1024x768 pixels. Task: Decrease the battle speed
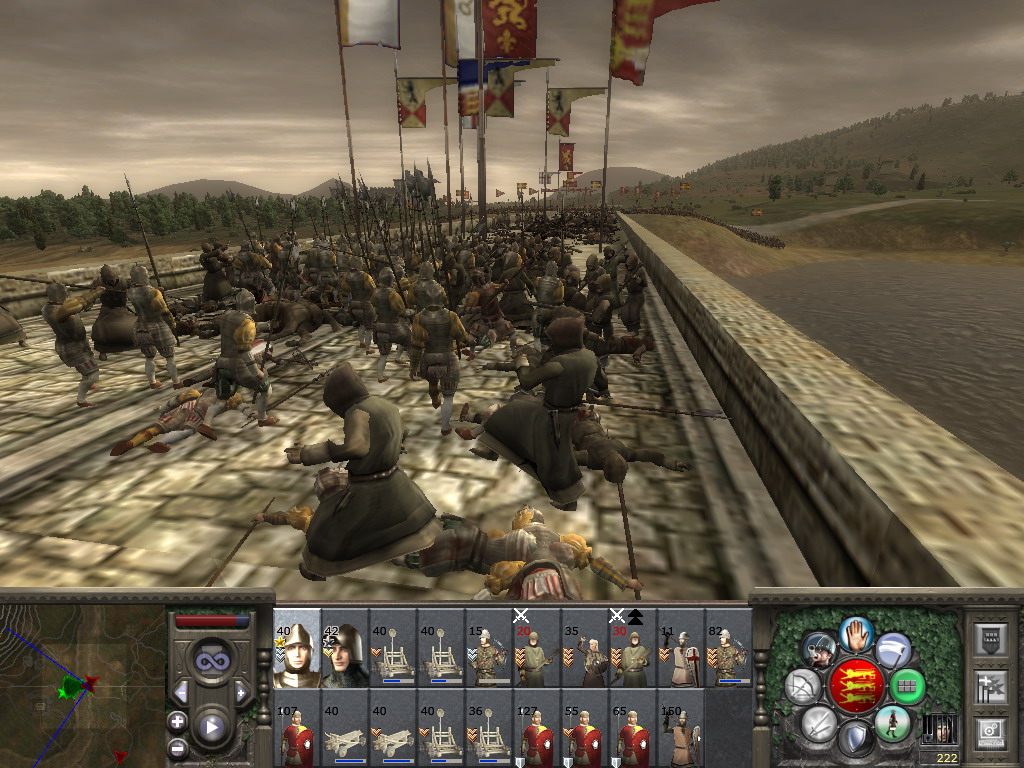pyautogui.click(x=181, y=692)
